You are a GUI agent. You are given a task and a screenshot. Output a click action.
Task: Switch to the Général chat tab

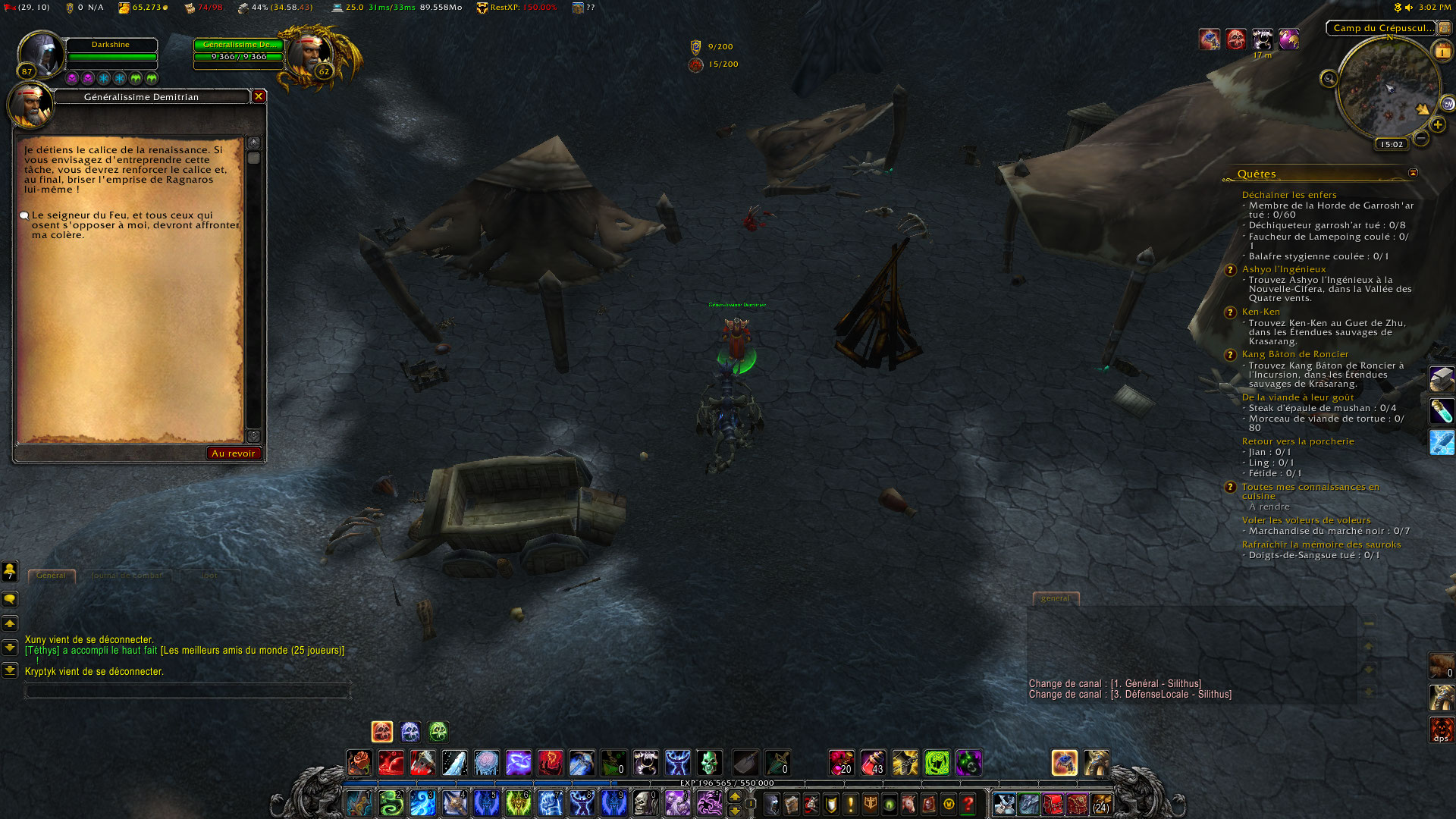(x=52, y=576)
